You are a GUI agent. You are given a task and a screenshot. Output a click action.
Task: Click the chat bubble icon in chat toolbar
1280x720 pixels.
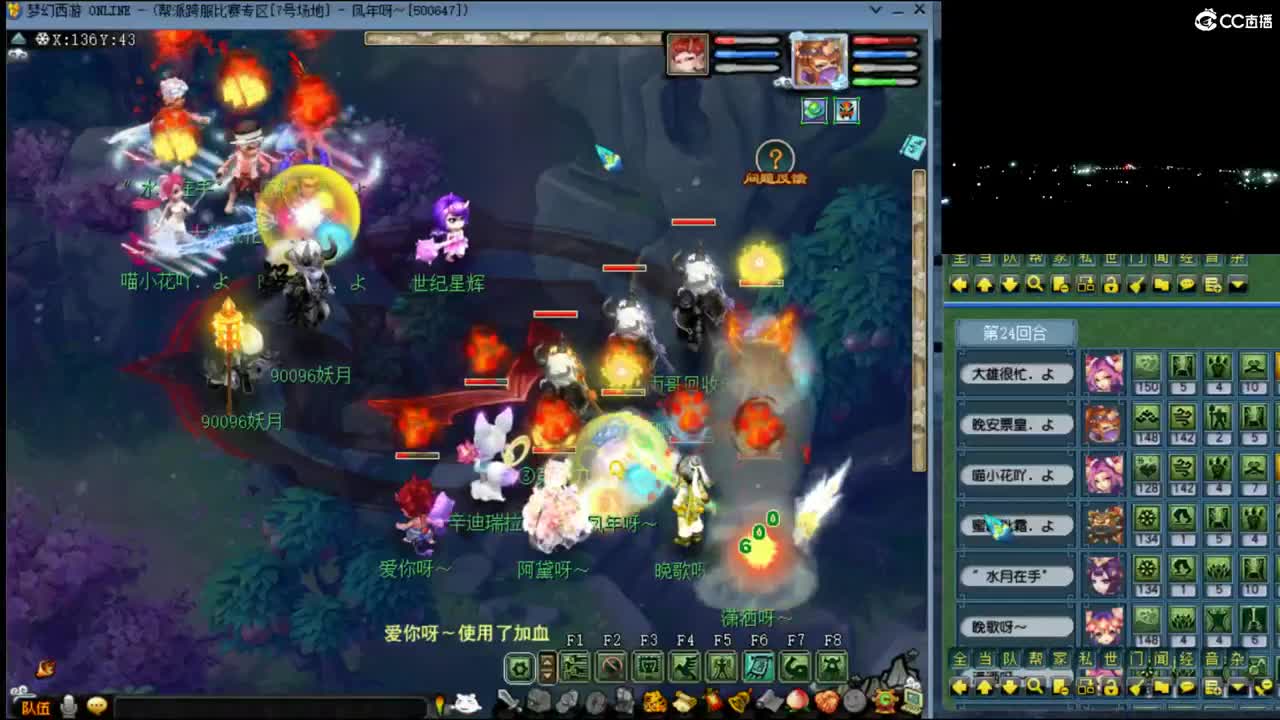(1187, 687)
